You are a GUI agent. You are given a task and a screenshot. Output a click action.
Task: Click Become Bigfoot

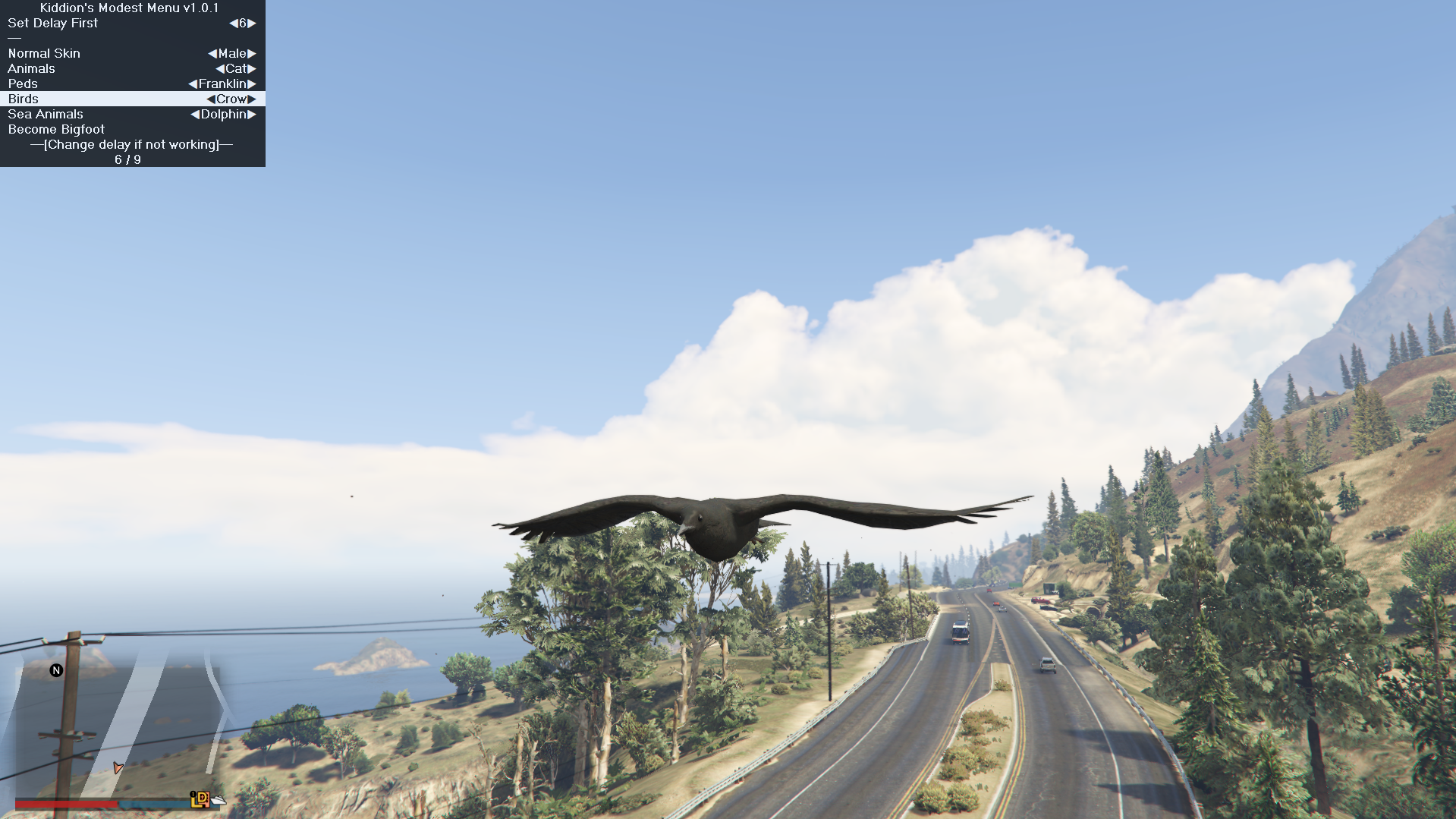pos(56,129)
